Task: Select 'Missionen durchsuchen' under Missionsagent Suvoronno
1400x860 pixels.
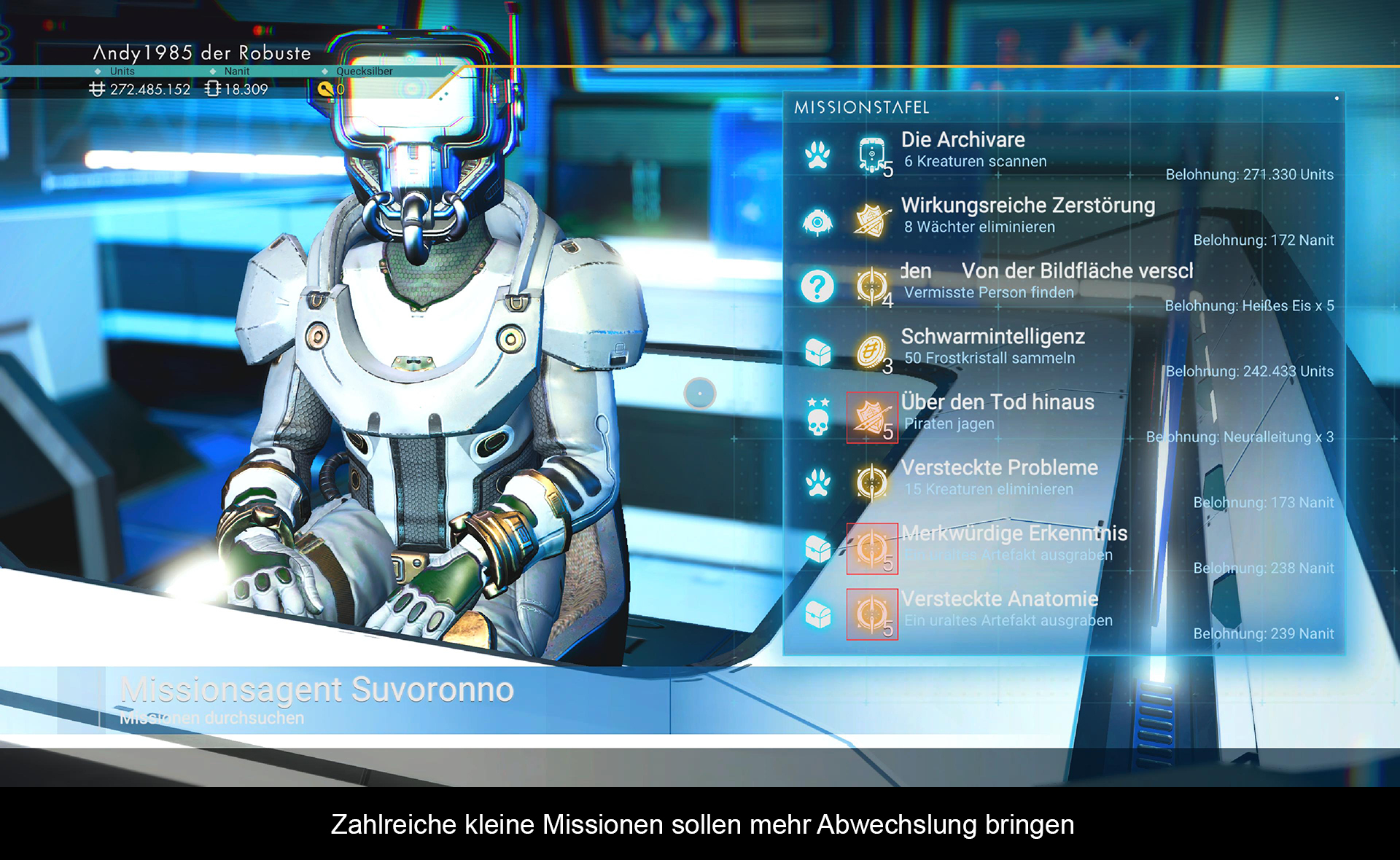Action: click(x=212, y=718)
